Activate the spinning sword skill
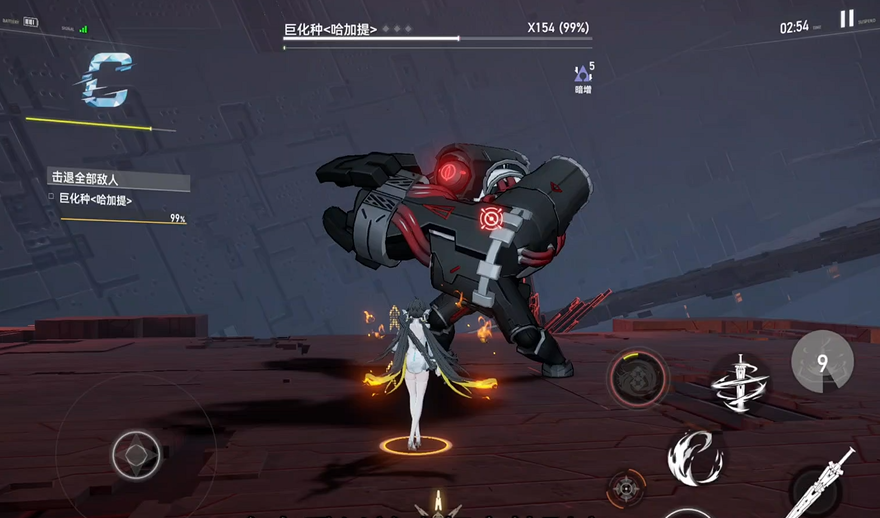 pos(740,382)
